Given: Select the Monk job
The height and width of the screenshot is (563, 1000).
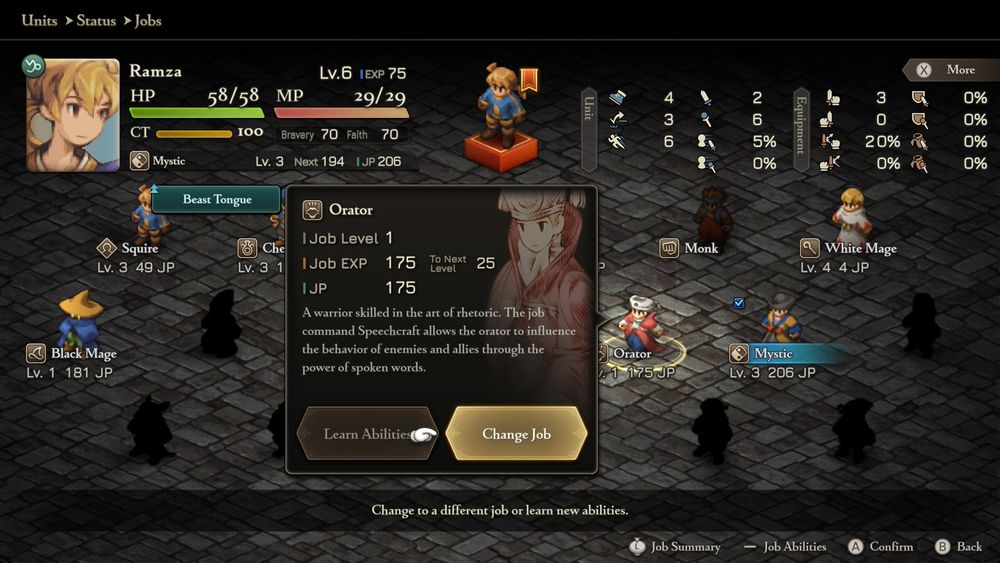Looking at the screenshot, I should (701, 248).
